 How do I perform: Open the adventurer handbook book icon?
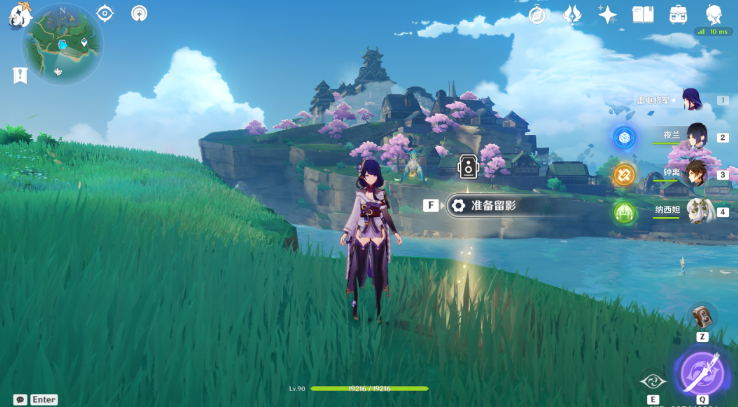643,14
